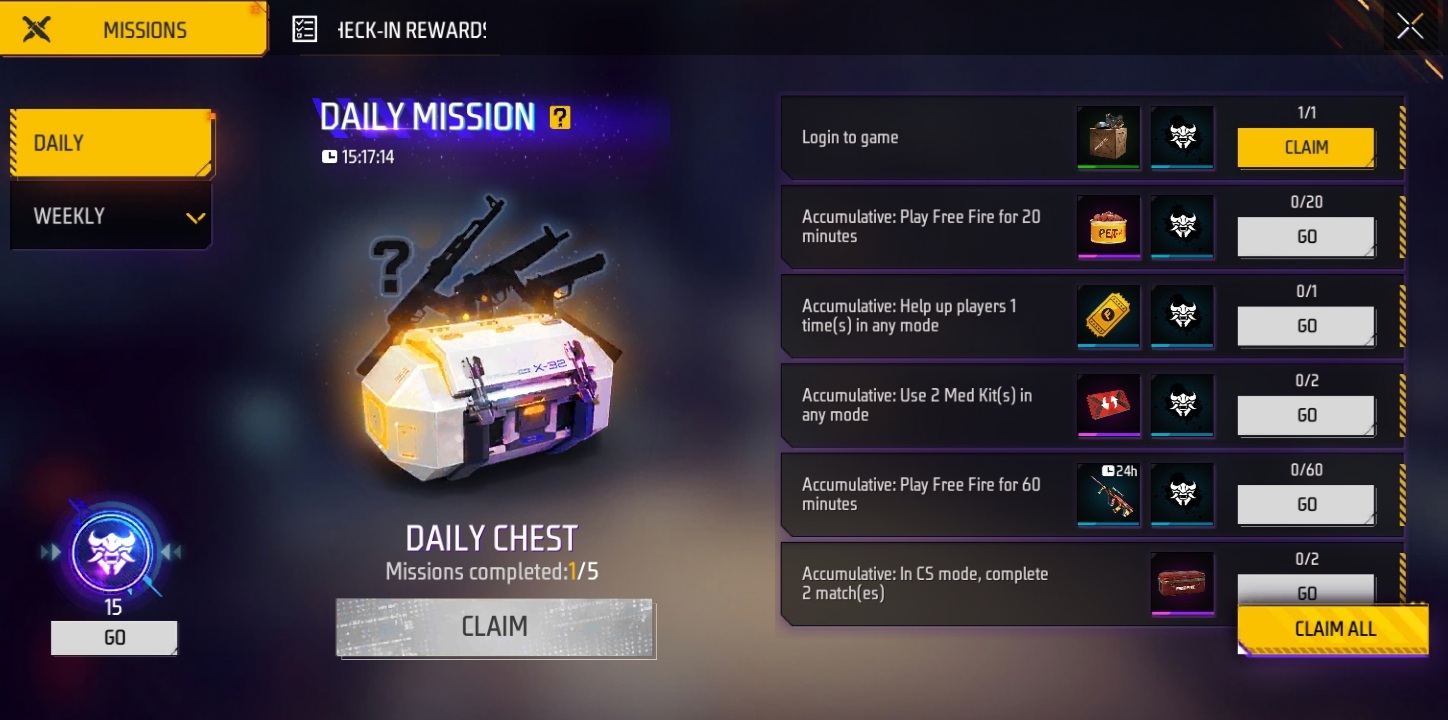Click the Daily Chest image
1448x720 pixels.
490,390
